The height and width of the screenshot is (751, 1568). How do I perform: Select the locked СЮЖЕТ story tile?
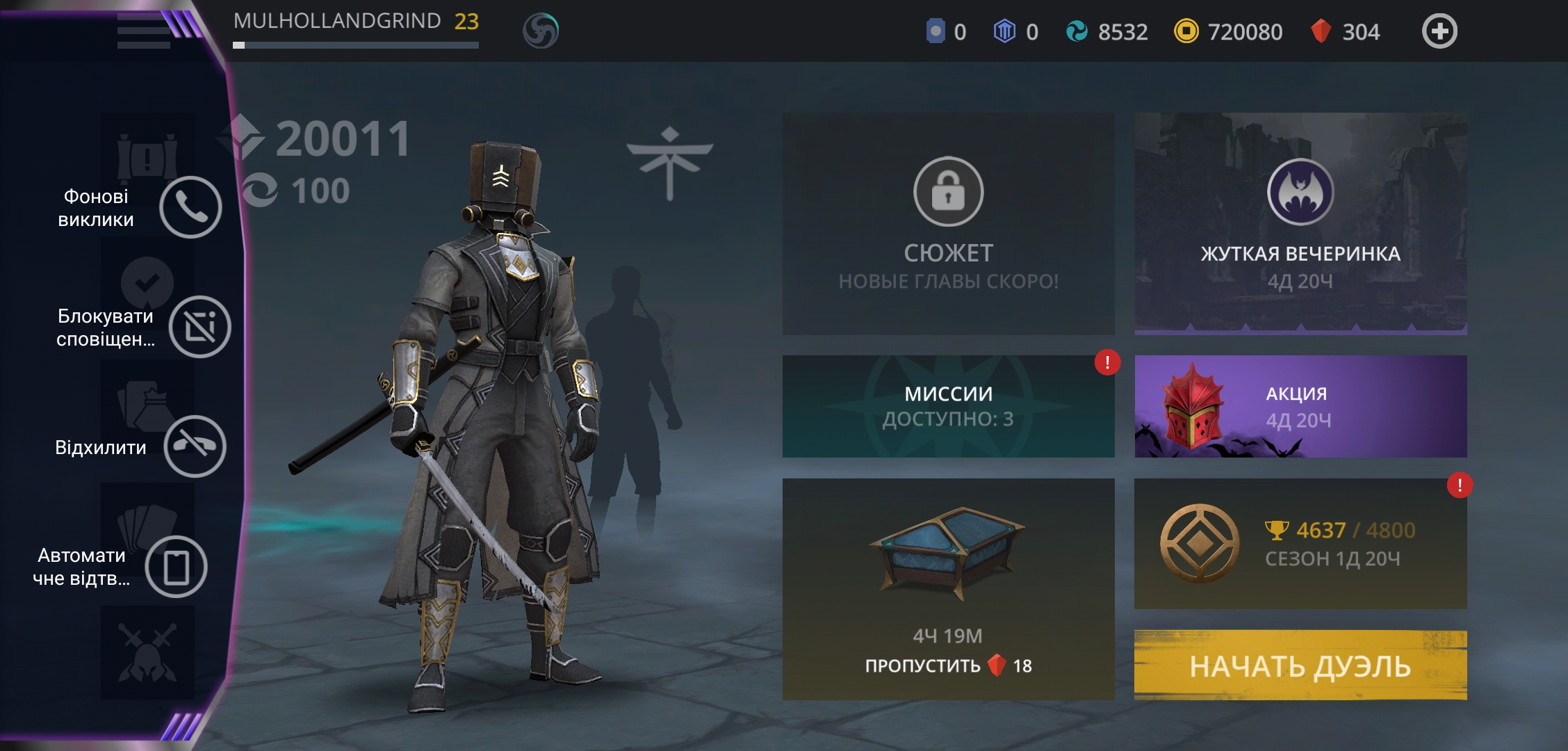click(x=948, y=223)
